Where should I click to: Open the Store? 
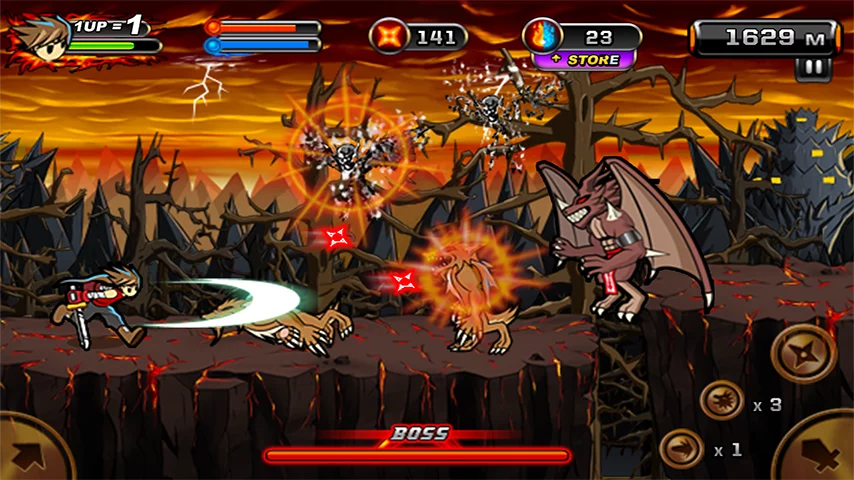click(x=584, y=60)
